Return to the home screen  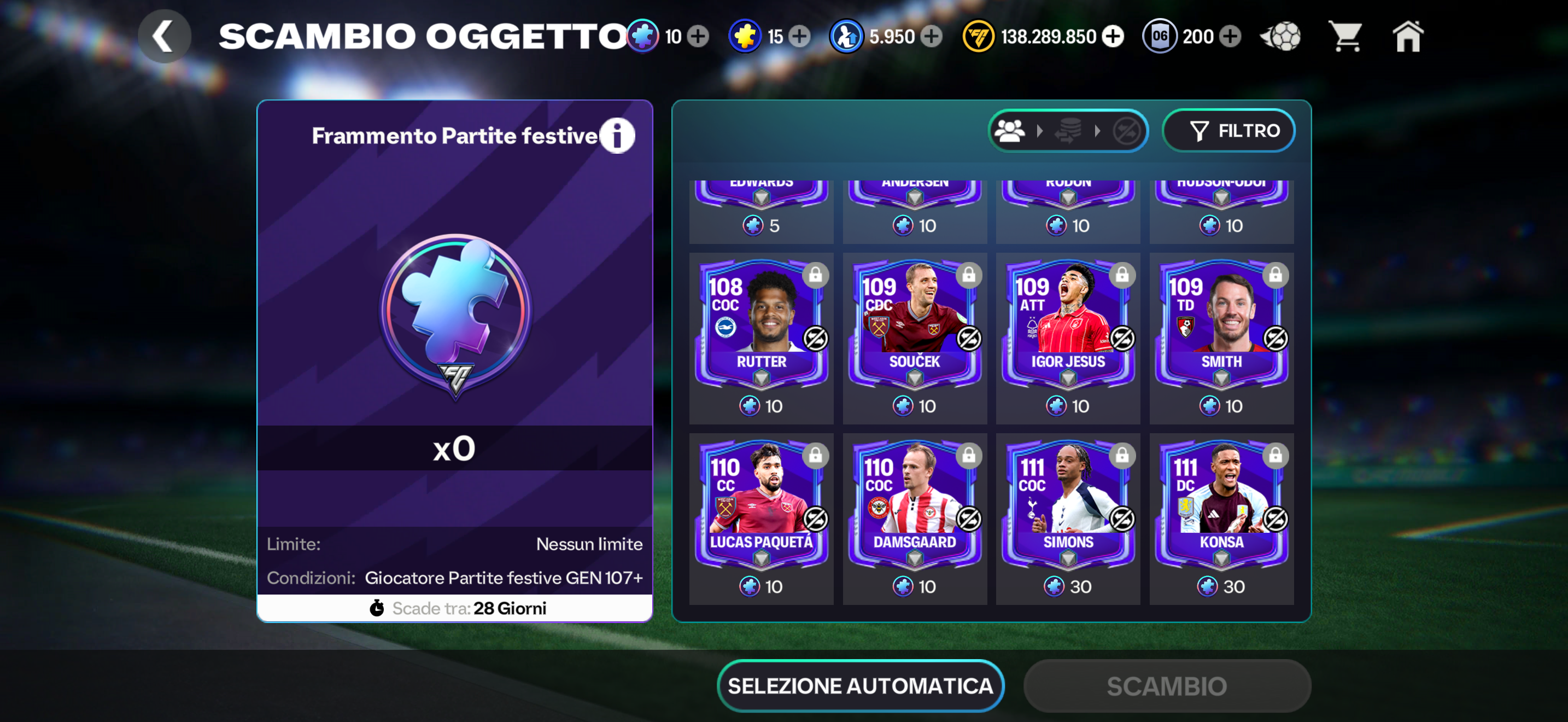point(1408,37)
